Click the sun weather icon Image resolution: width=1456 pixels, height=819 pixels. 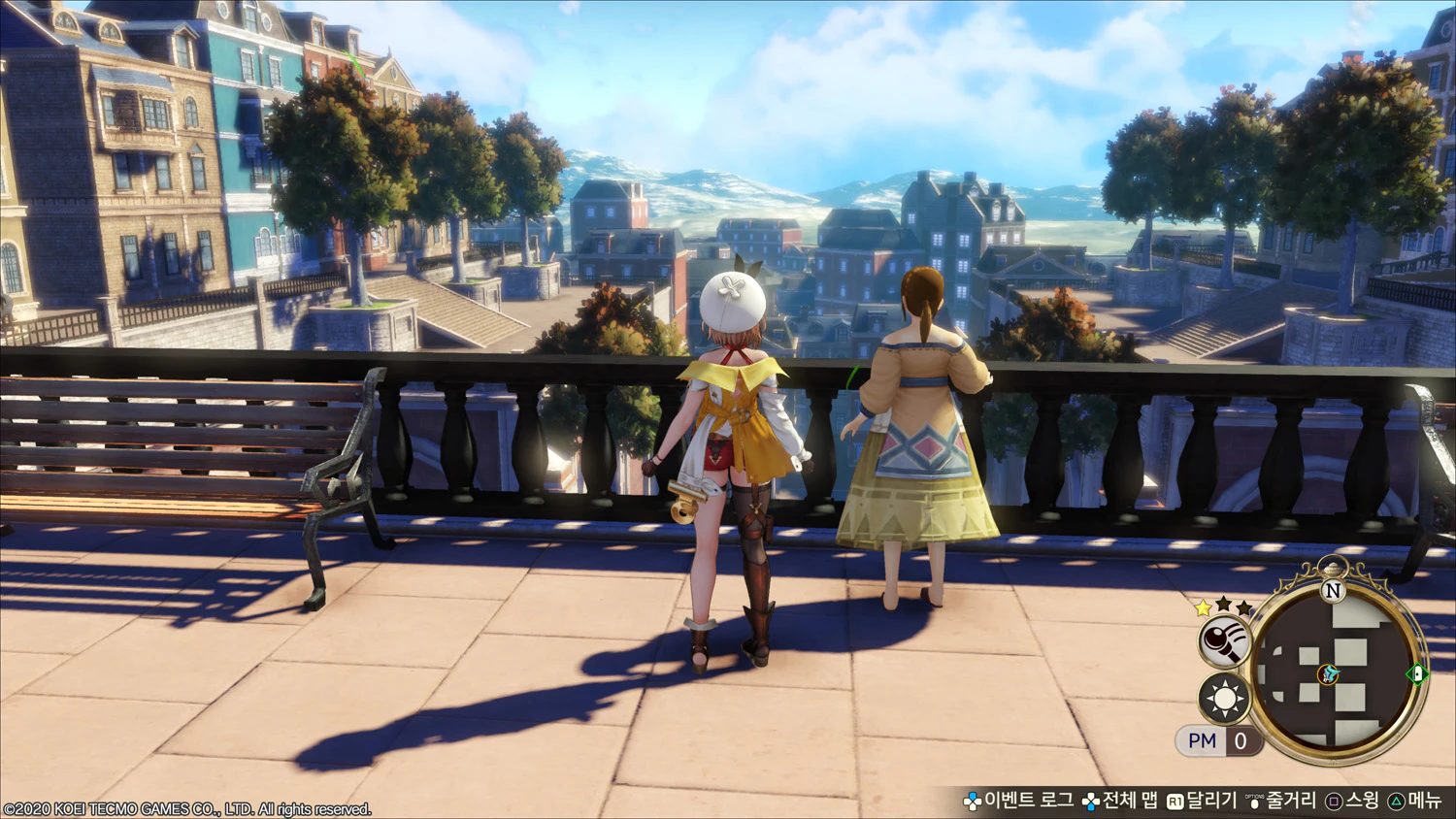click(x=1224, y=699)
